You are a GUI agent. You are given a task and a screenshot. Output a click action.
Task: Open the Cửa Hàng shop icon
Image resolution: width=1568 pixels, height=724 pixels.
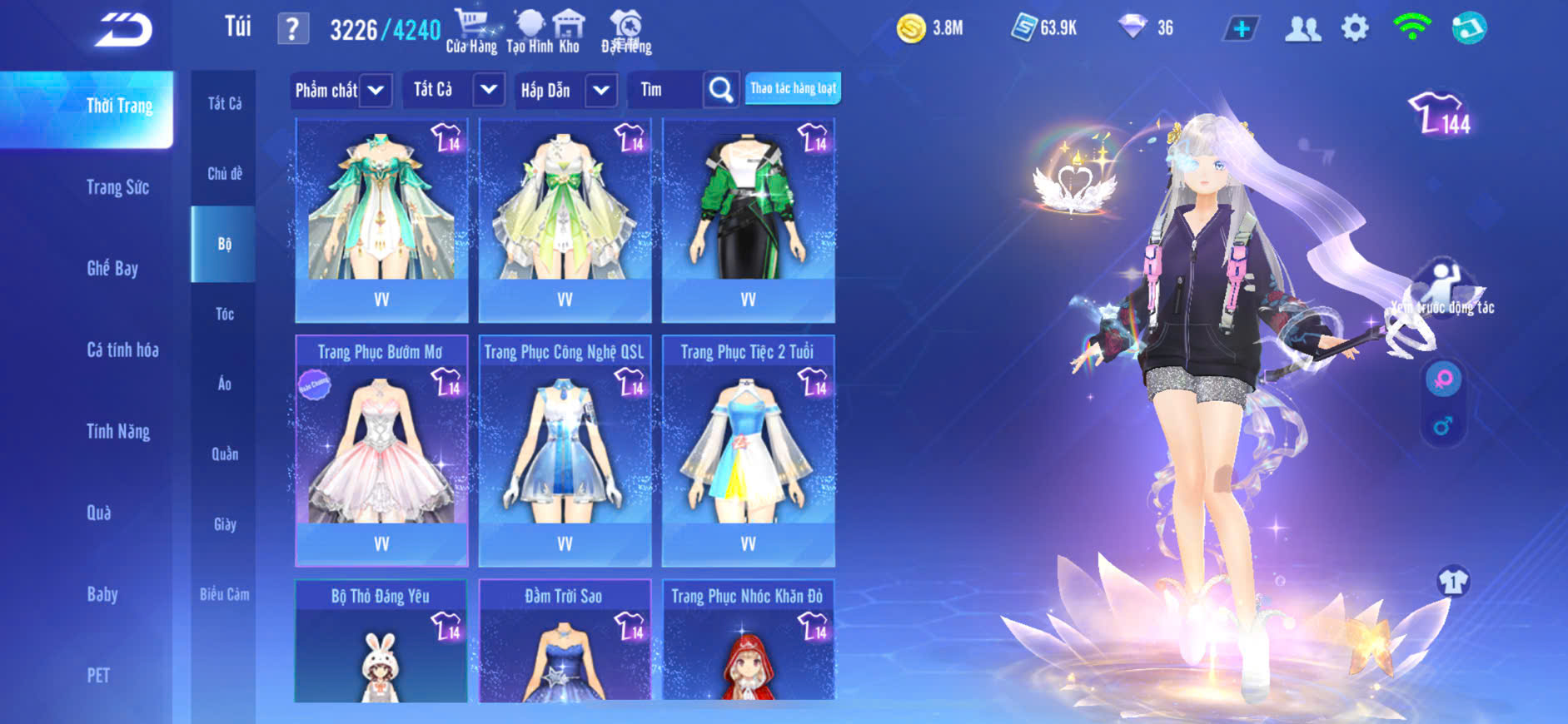point(471,31)
